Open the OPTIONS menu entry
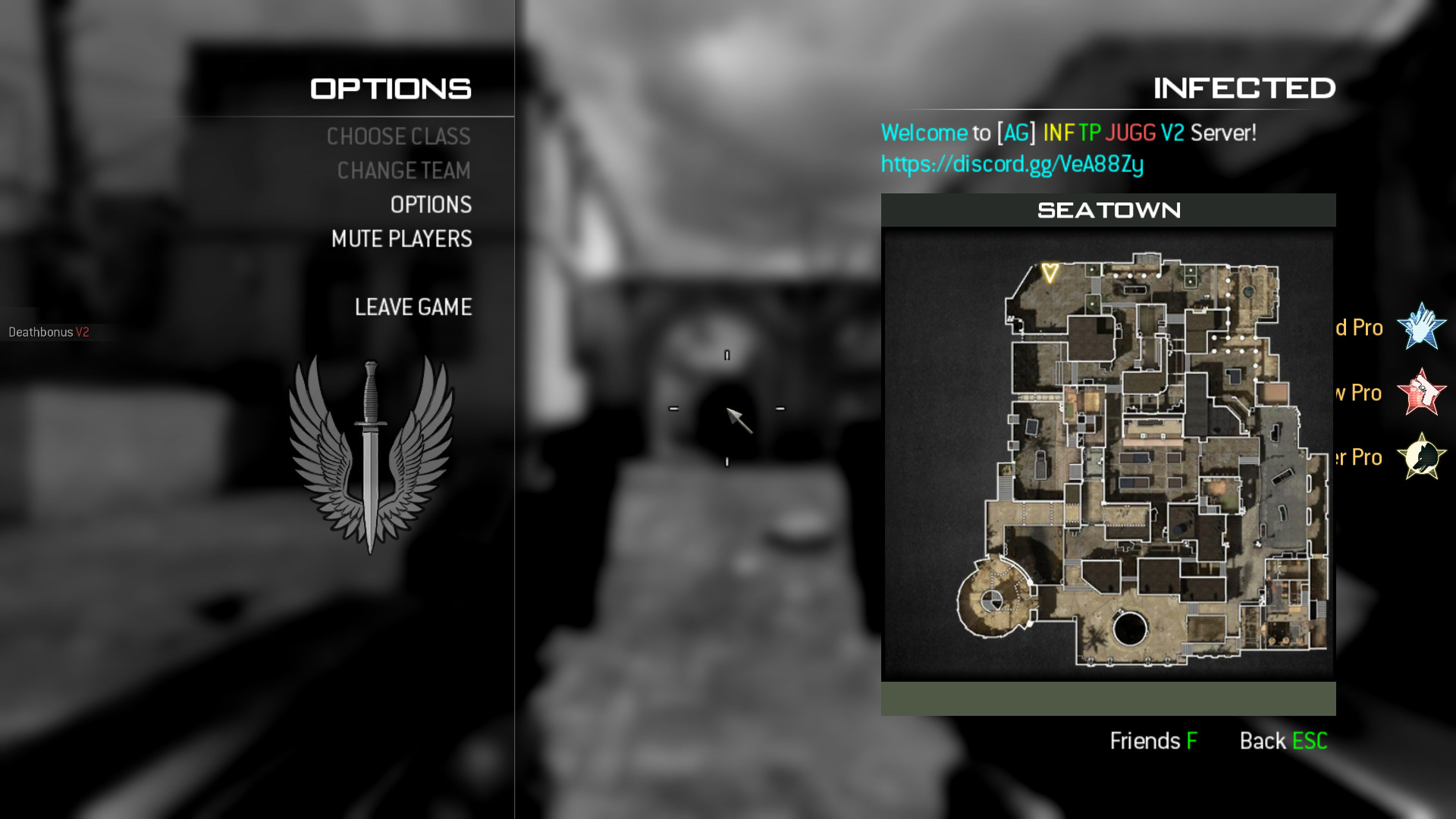The height and width of the screenshot is (819, 1456). (429, 205)
